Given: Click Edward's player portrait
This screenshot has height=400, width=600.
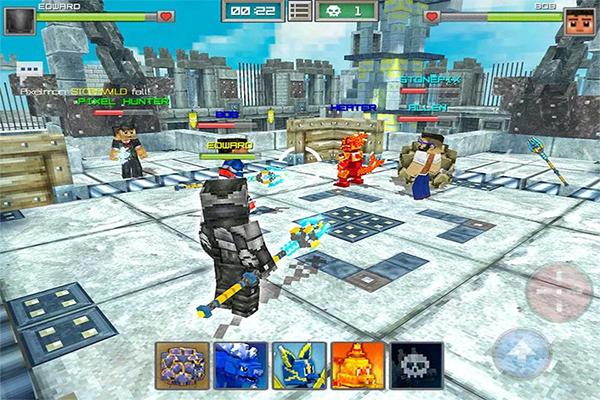Looking at the screenshot, I should (x=19, y=19).
